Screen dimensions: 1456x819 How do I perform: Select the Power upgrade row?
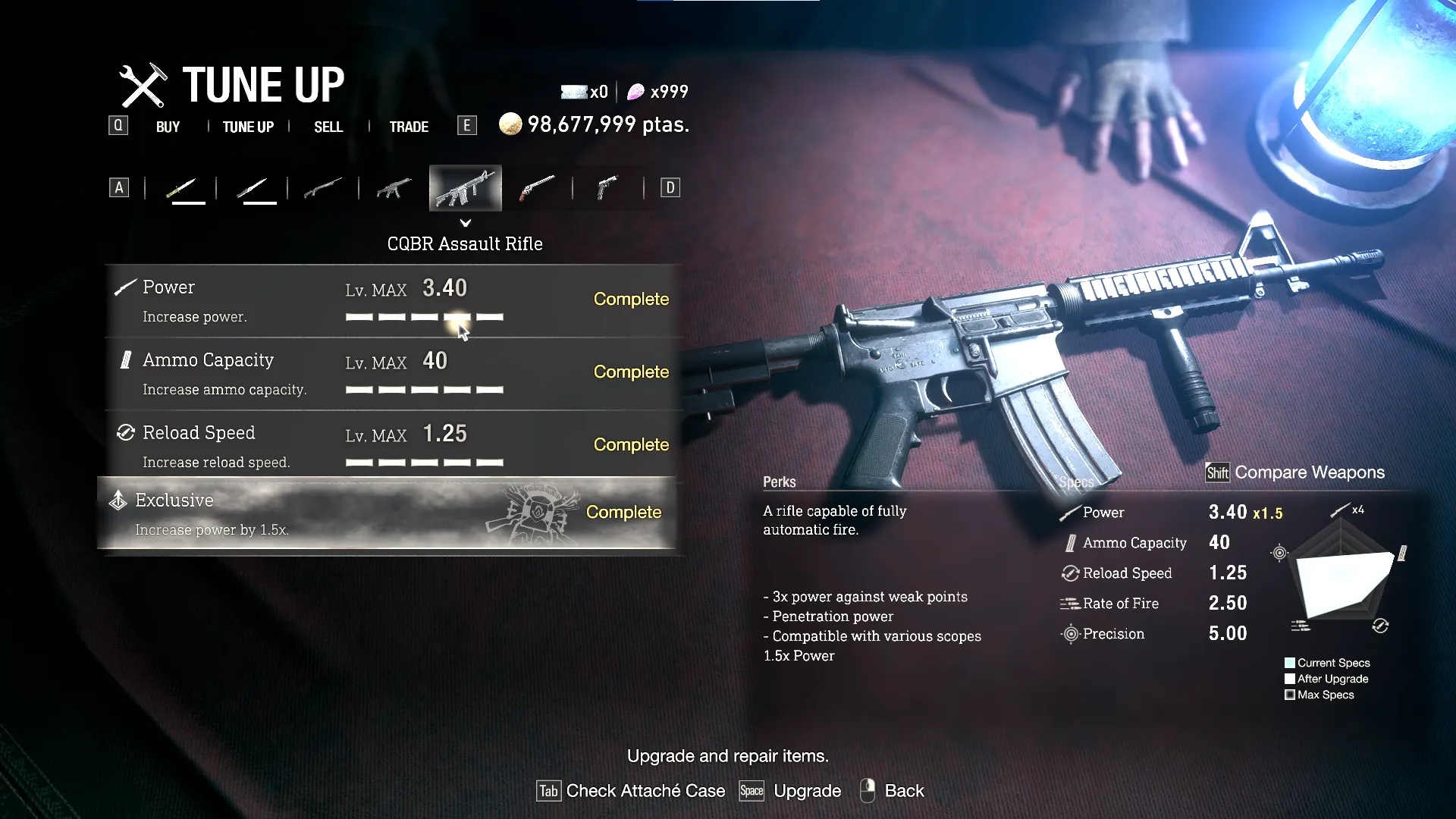coord(391,301)
